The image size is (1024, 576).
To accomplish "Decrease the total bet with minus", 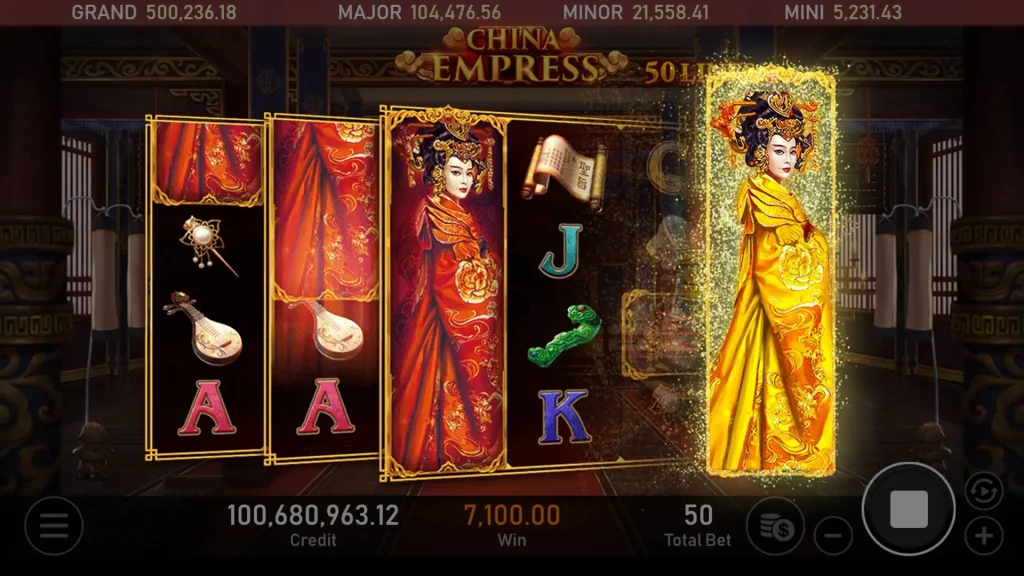I will pos(833,535).
